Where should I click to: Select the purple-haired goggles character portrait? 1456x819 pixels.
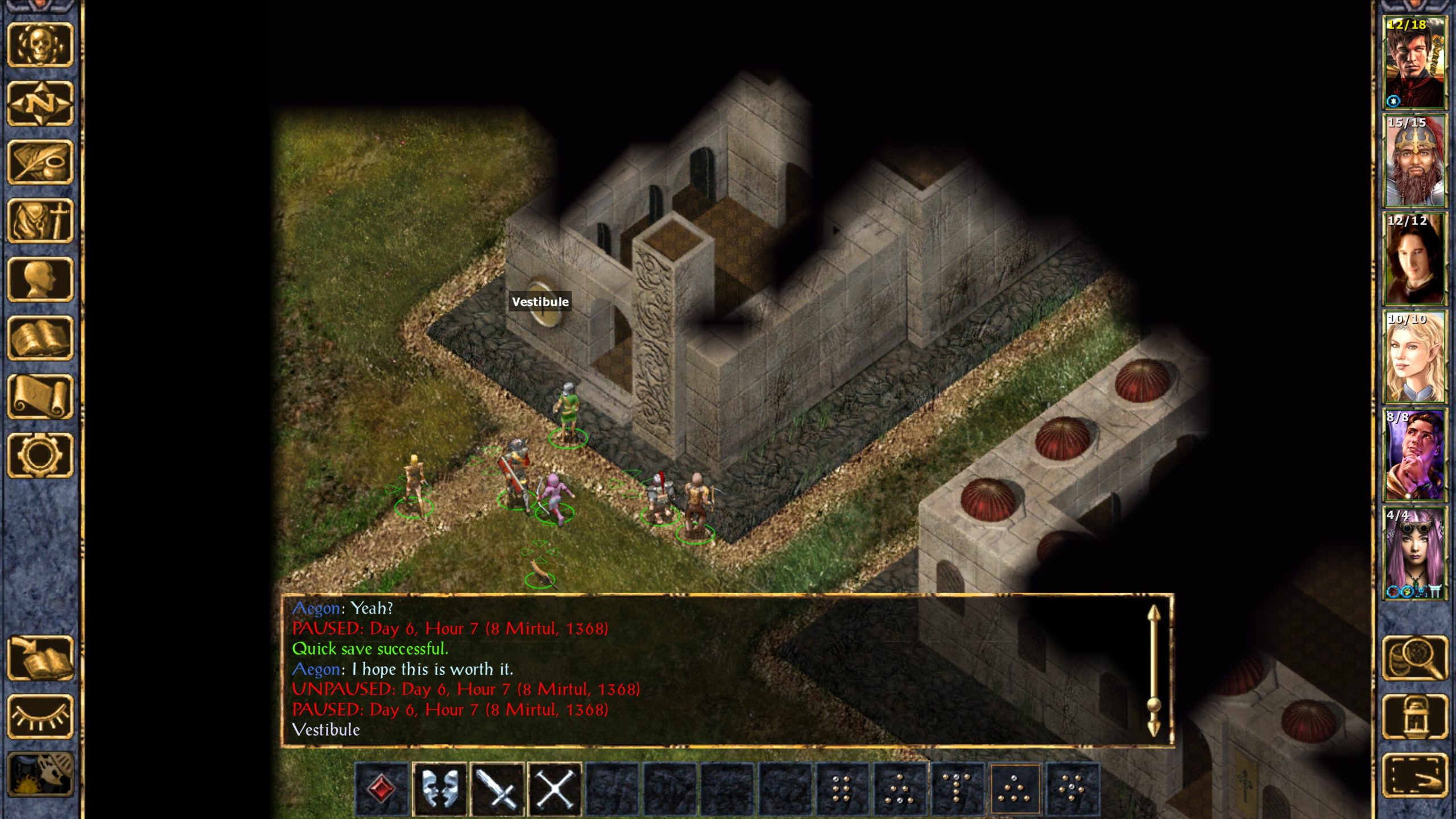pos(1414,553)
